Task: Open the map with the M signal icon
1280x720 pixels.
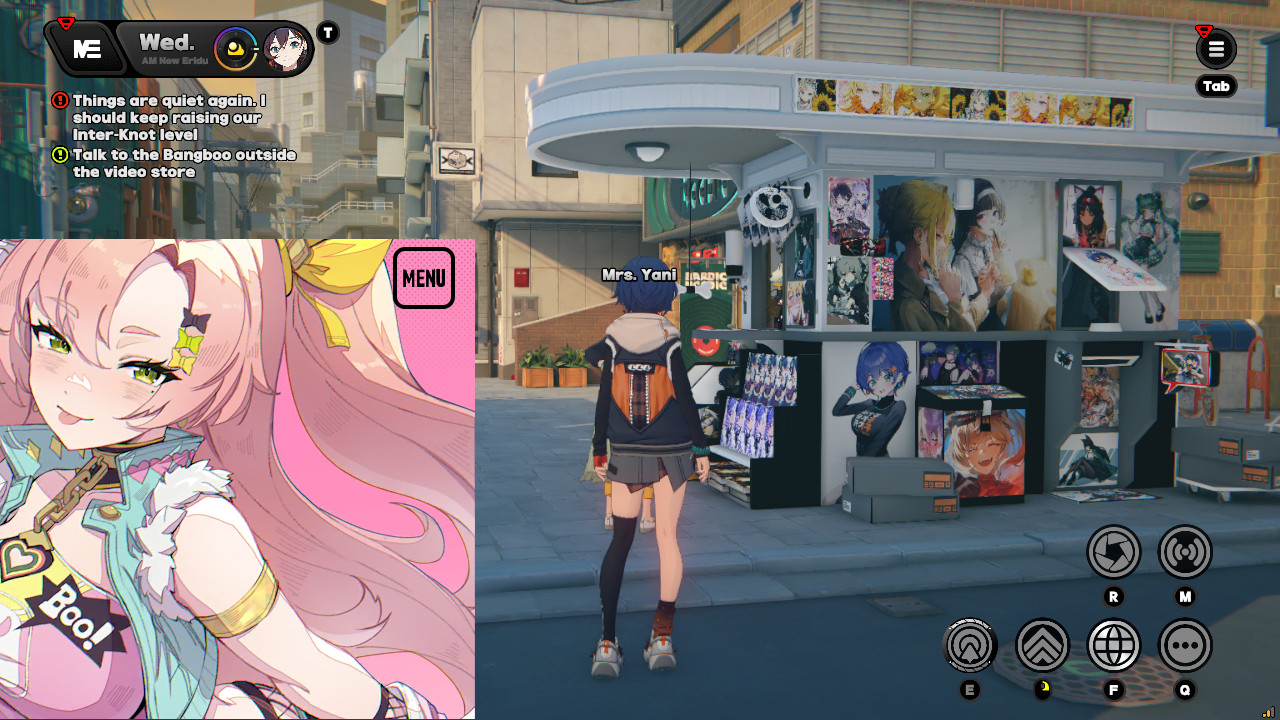Action: point(1184,552)
